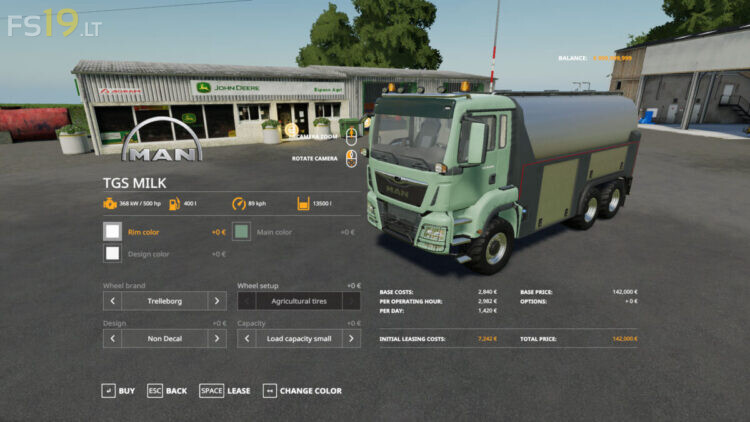This screenshot has width=750, height=422.
Task: Buy the TGS Milk truck
Action: pyautogui.click(x=118, y=391)
